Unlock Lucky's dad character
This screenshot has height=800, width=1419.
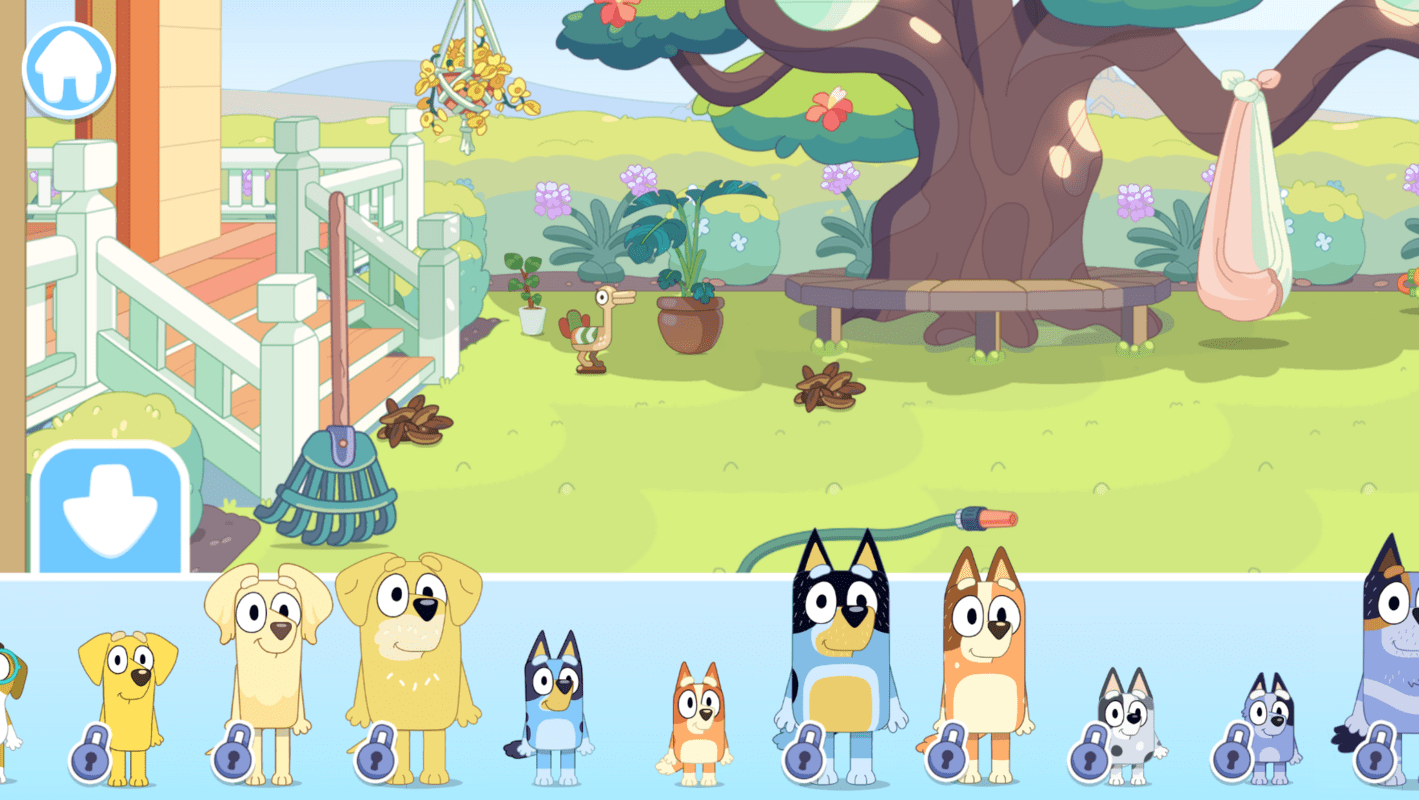tap(377, 758)
